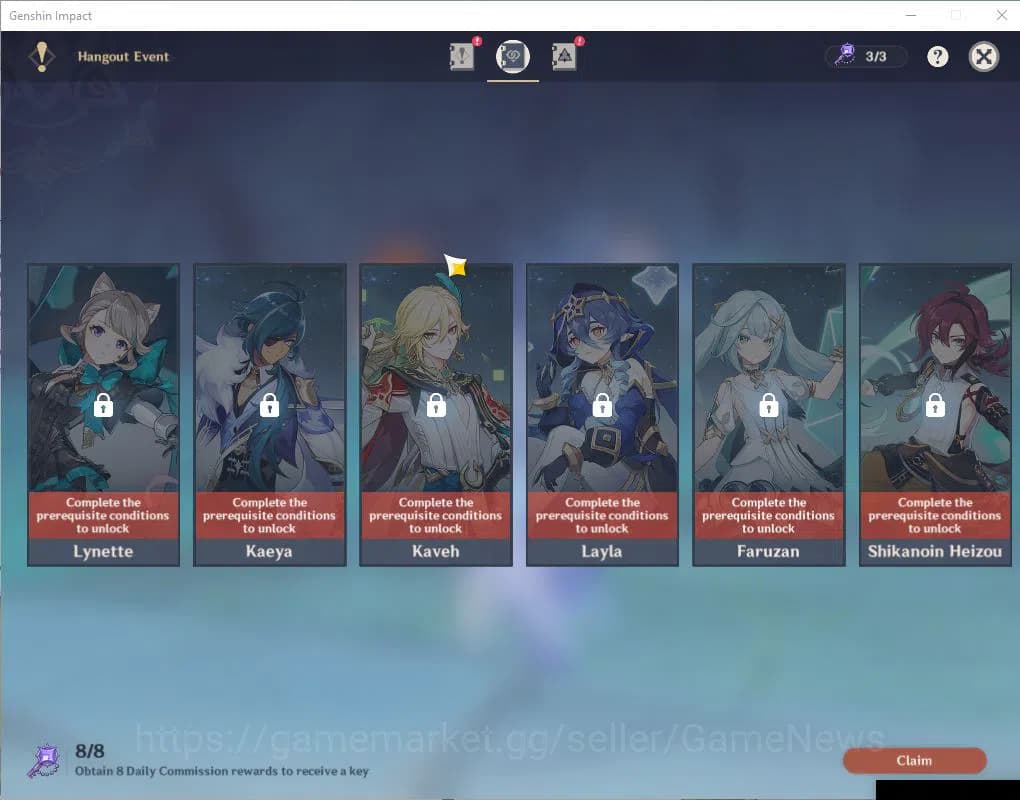Claim the daily commission key reward
Image resolution: width=1020 pixels, height=800 pixels.
coord(914,761)
